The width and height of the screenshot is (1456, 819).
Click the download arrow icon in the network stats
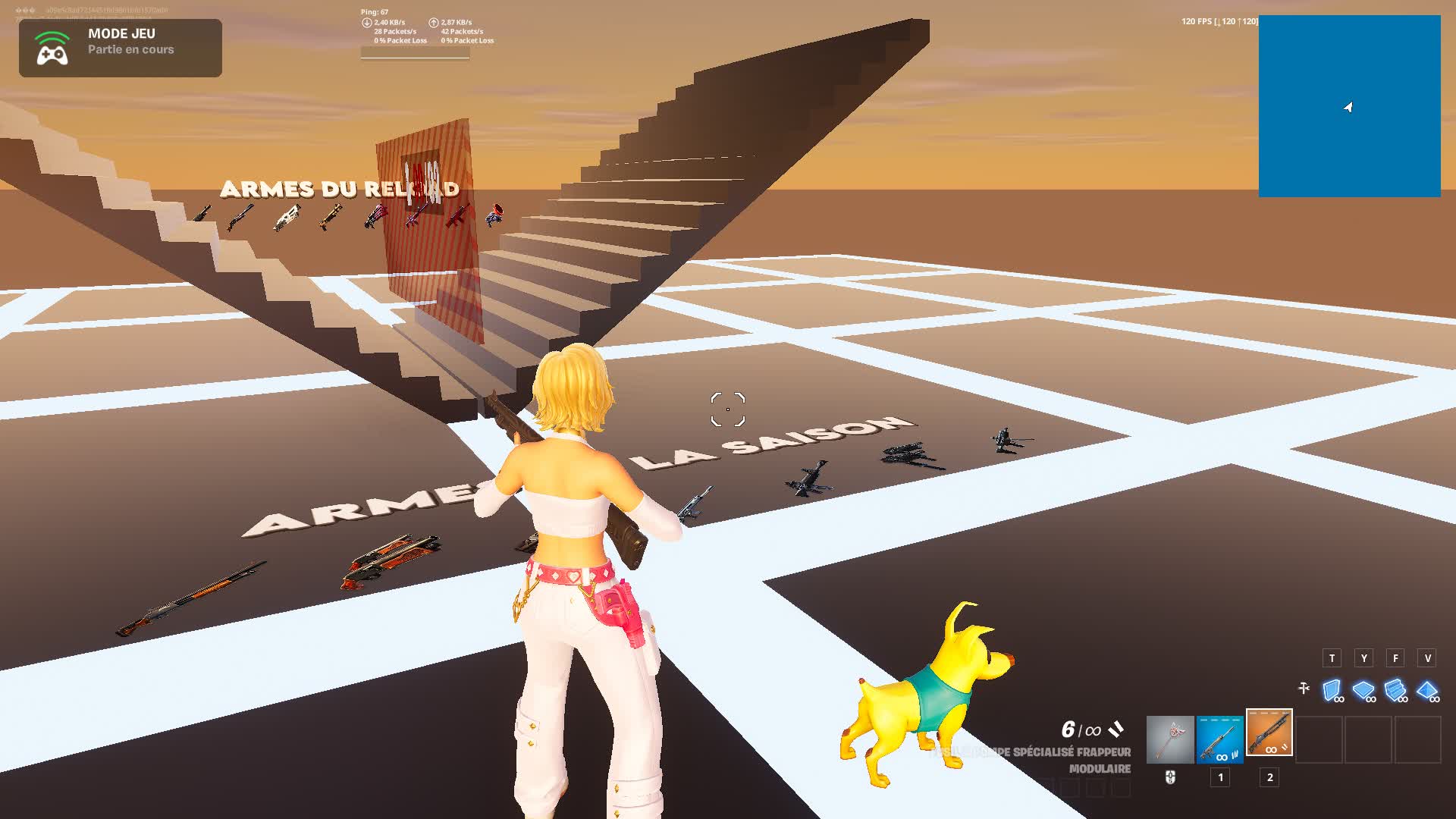tap(366, 24)
